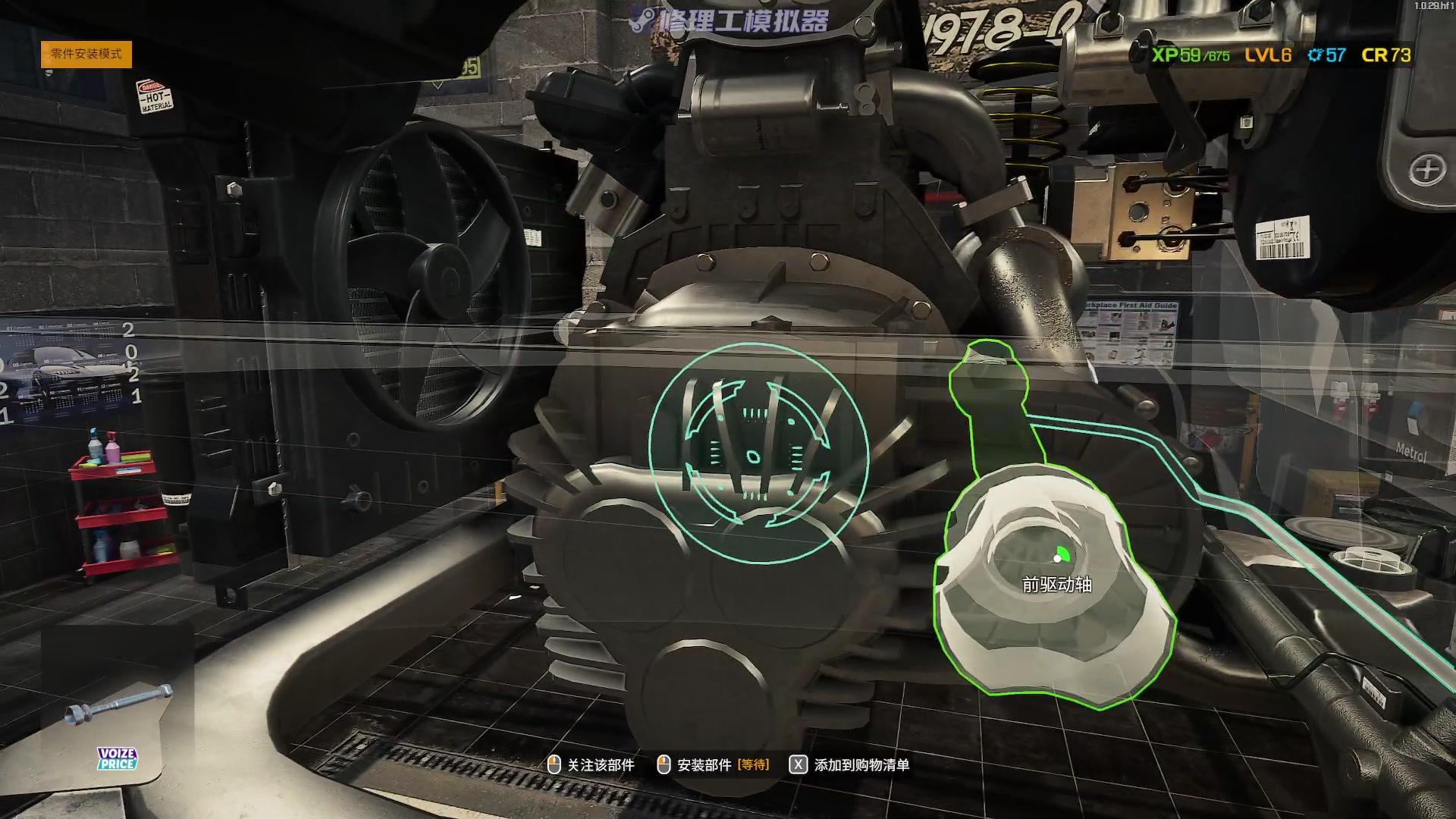The height and width of the screenshot is (819, 1456).
Task: Click the 零件安装模式 mode badge
Action: pyautogui.click(x=86, y=54)
